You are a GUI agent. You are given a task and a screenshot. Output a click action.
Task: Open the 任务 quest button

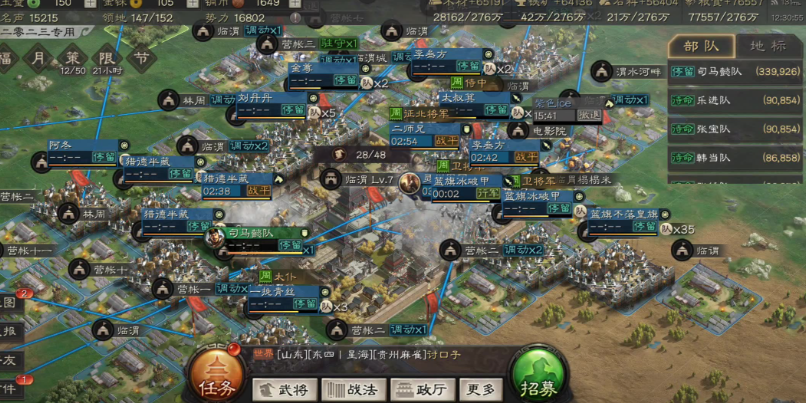(x=217, y=377)
